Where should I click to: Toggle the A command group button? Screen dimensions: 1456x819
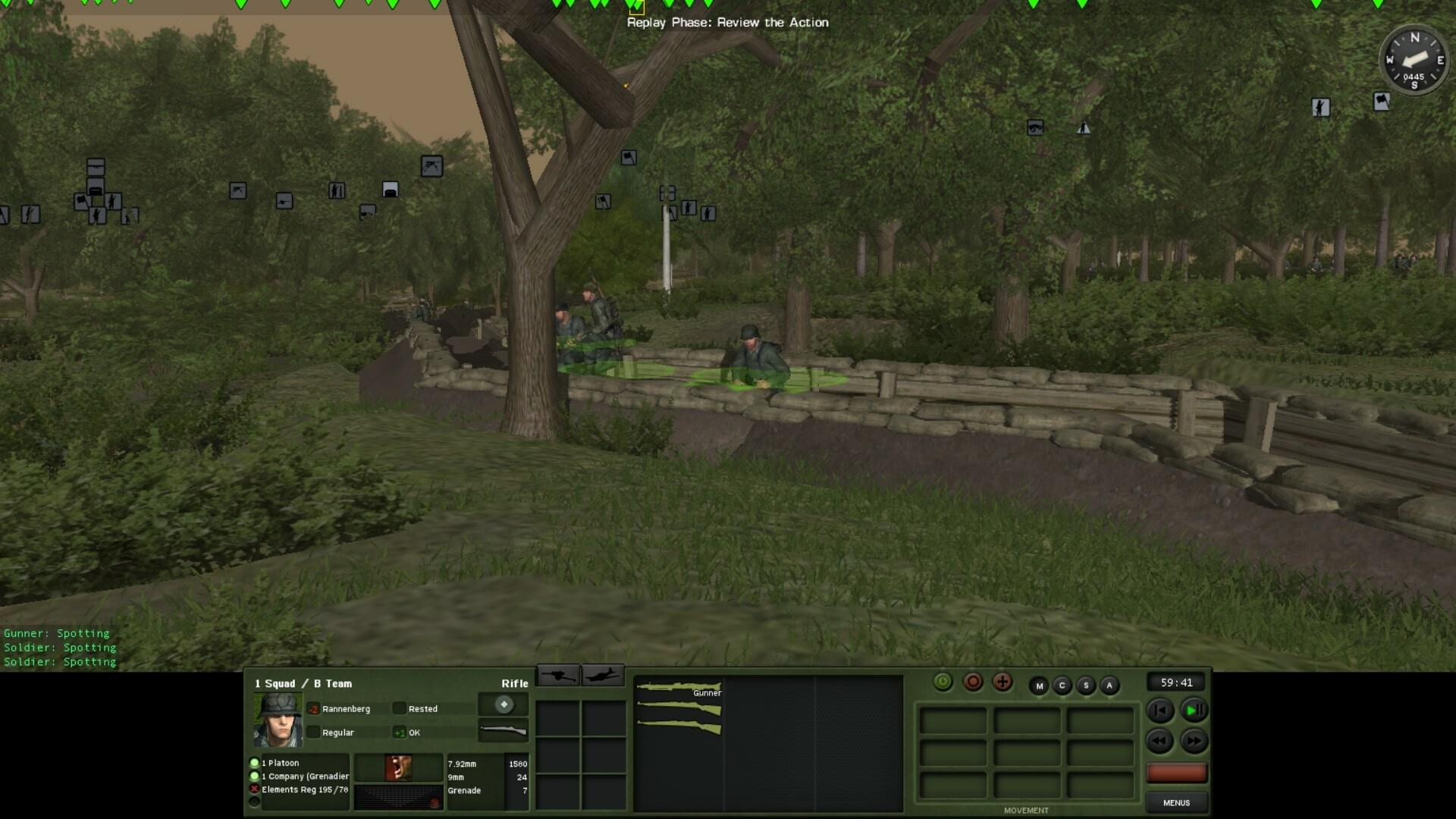tap(1109, 685)
